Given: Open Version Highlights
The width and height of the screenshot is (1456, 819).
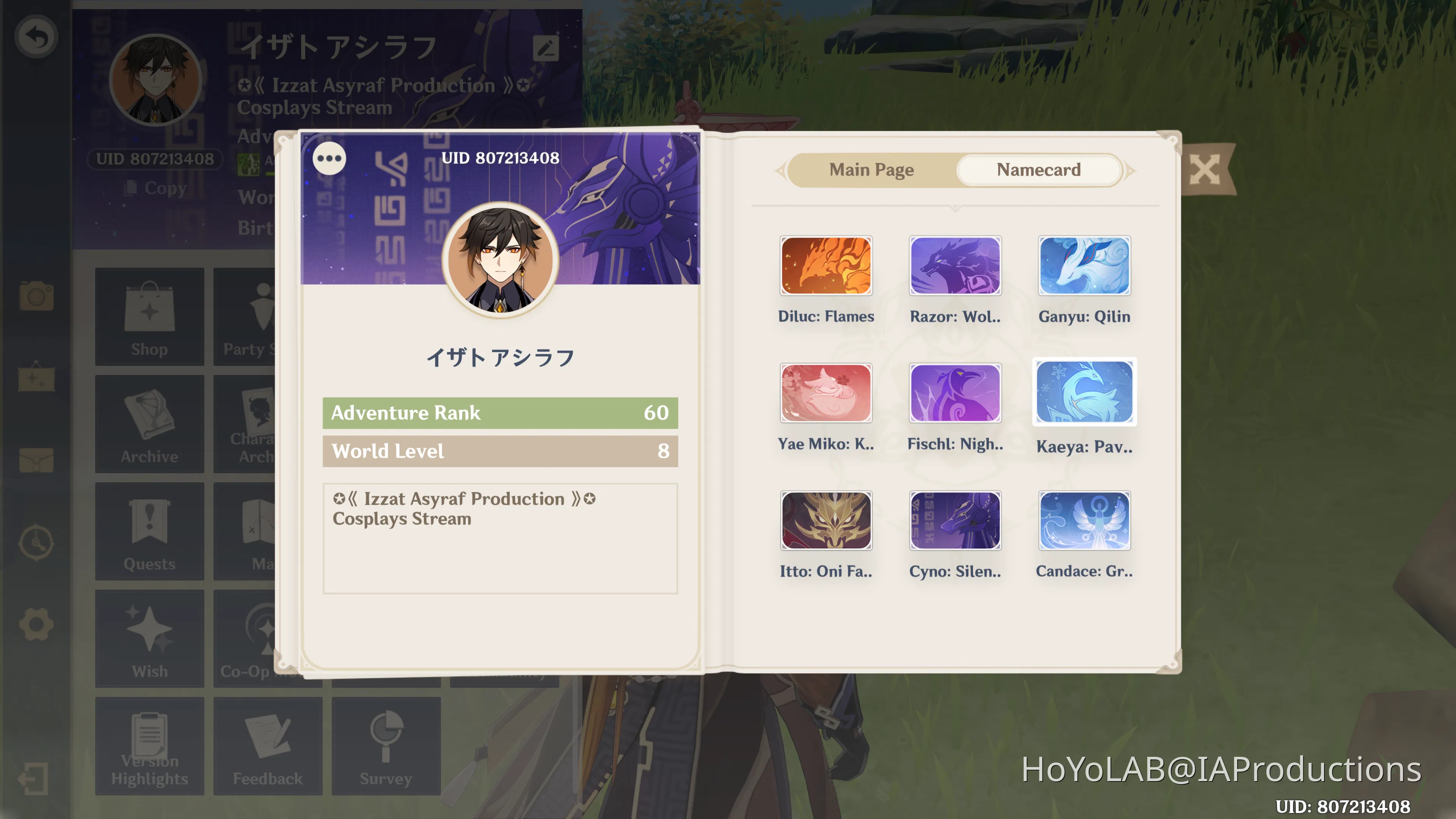Looking at the screenshot, I should tap(149, 745).
